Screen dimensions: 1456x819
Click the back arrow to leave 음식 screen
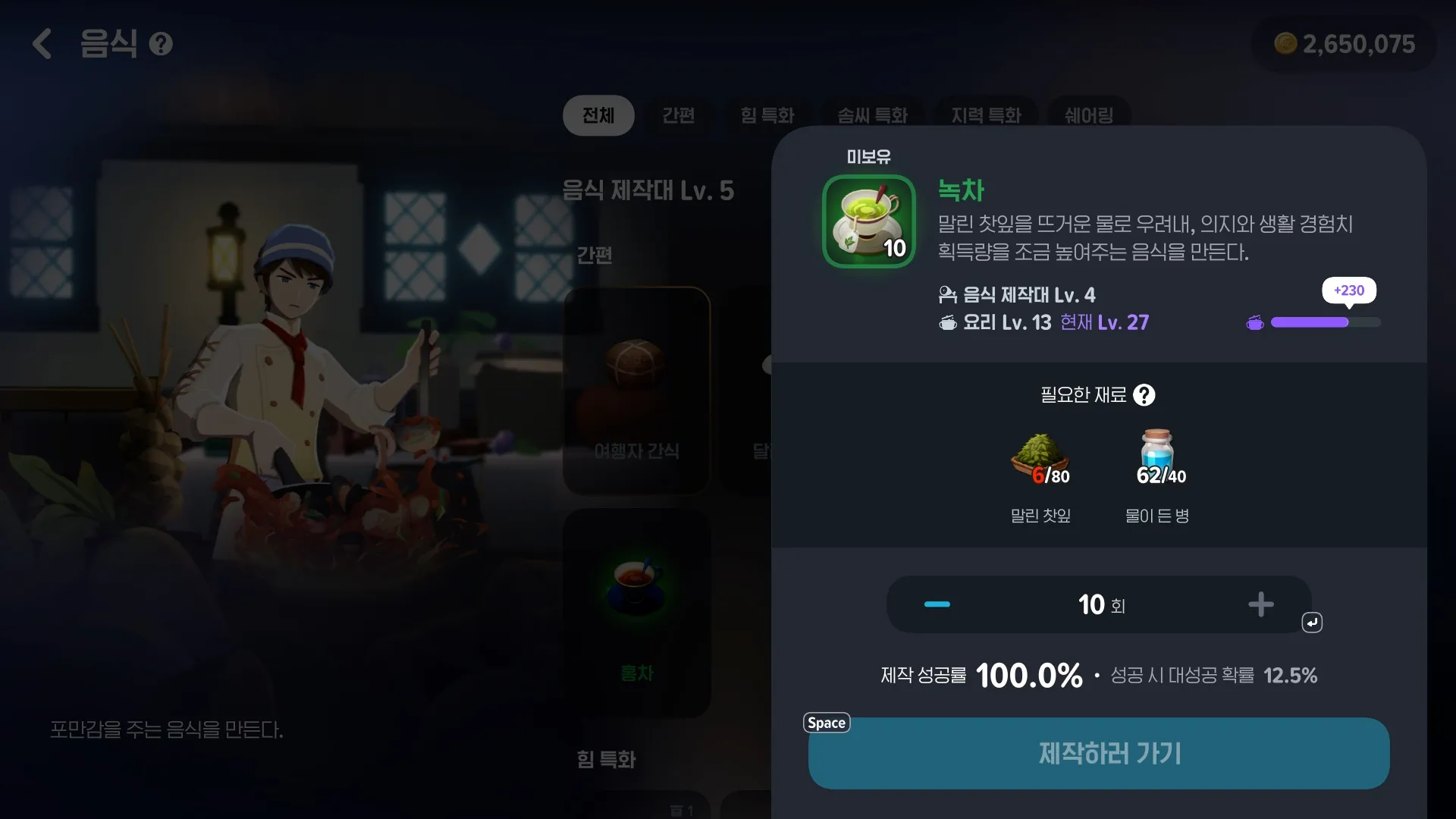click(x=42, y=43)
